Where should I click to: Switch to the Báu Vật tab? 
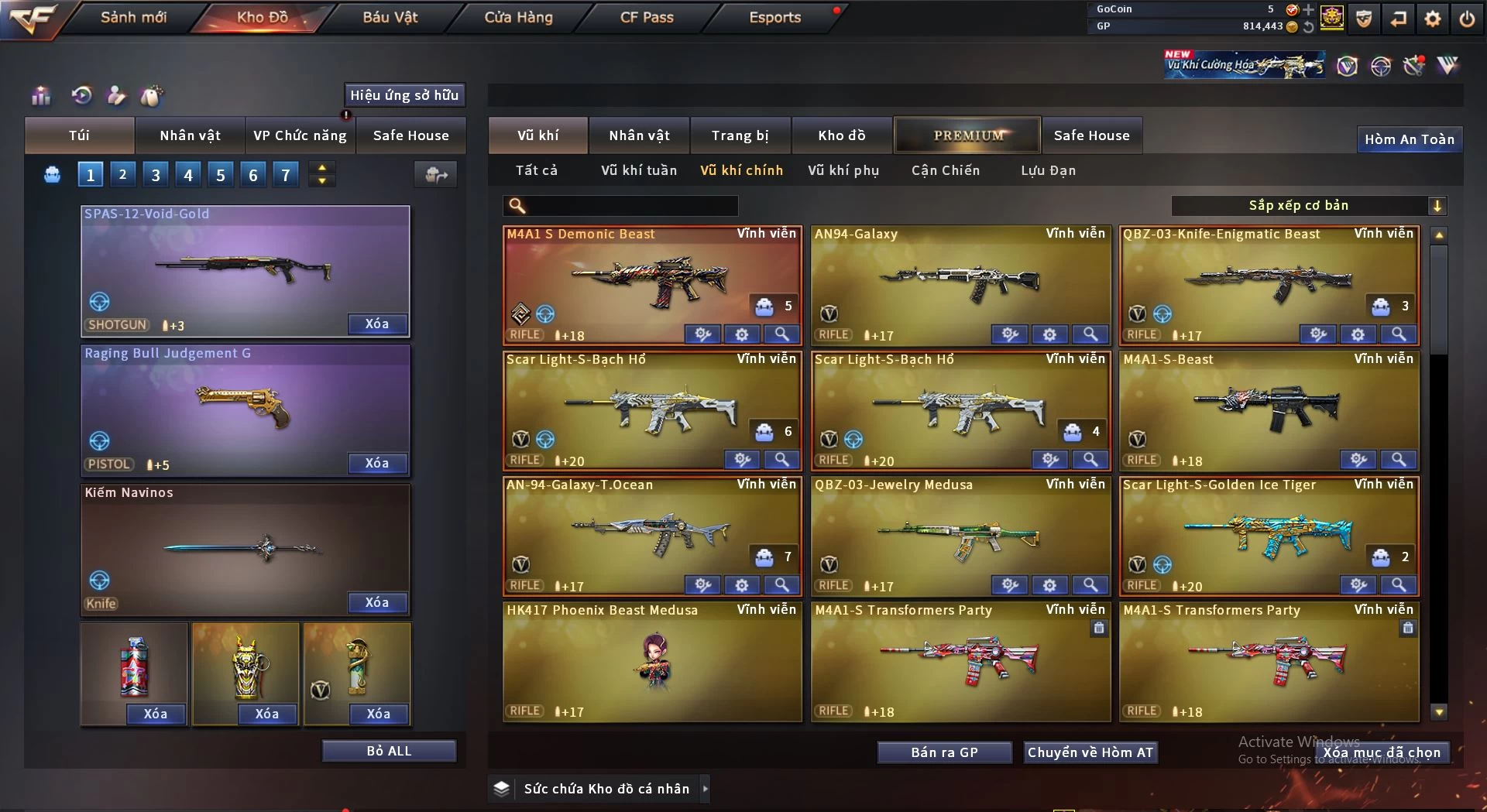(x=390, y=17)
